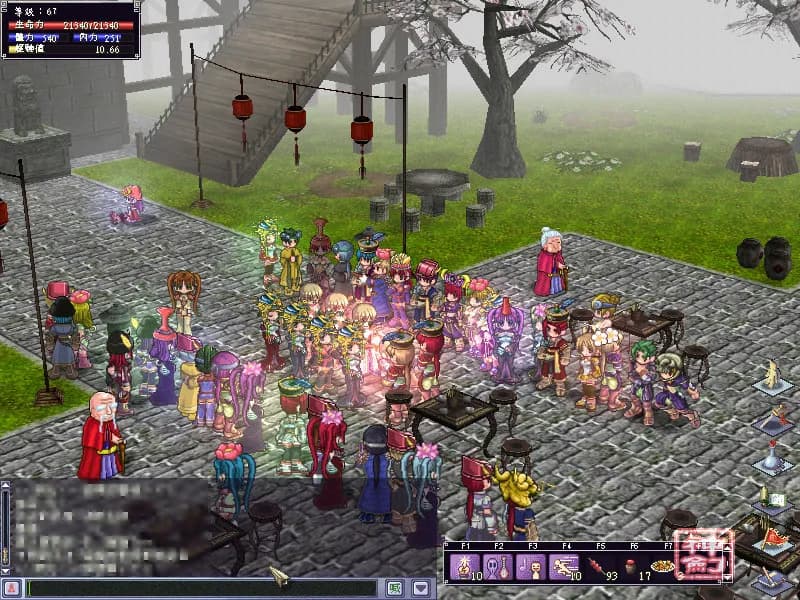
Task: Focus the chat input field
Action: pyautogui.click(x=200, y=588)
